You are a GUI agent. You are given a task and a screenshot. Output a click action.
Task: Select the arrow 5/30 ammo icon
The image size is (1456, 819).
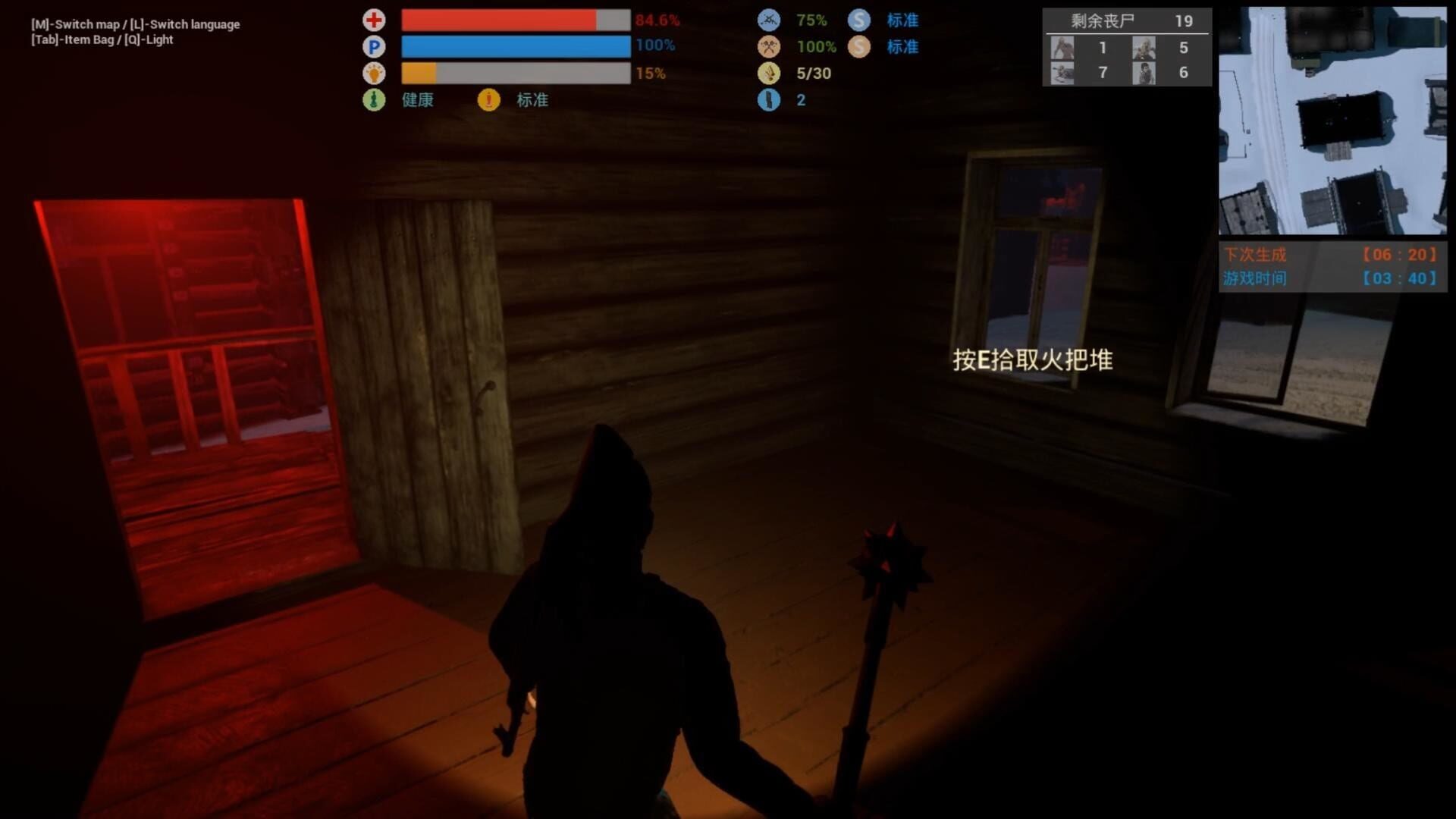tap(769, 74)
